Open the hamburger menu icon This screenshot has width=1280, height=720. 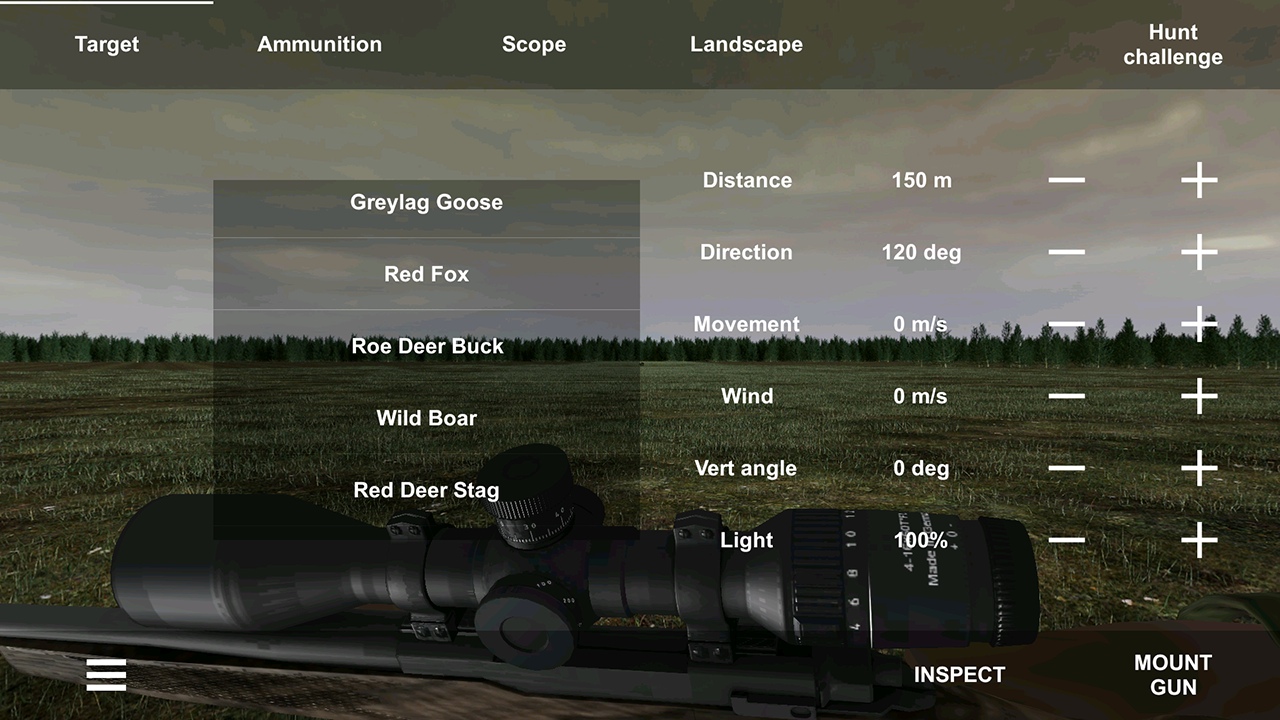coord(106,675)
